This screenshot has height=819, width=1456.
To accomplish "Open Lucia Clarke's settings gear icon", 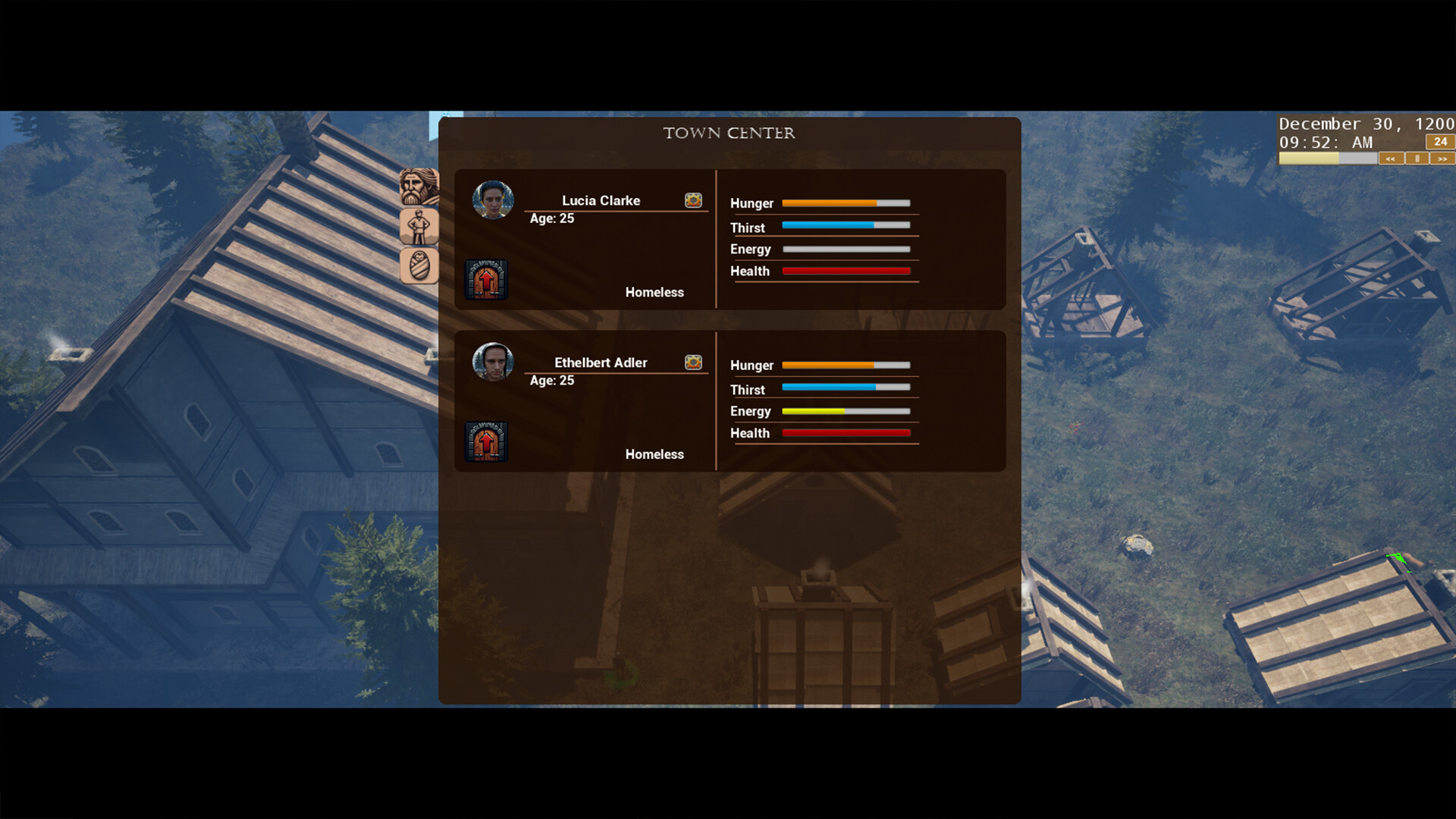I will (x=692, y=200).
